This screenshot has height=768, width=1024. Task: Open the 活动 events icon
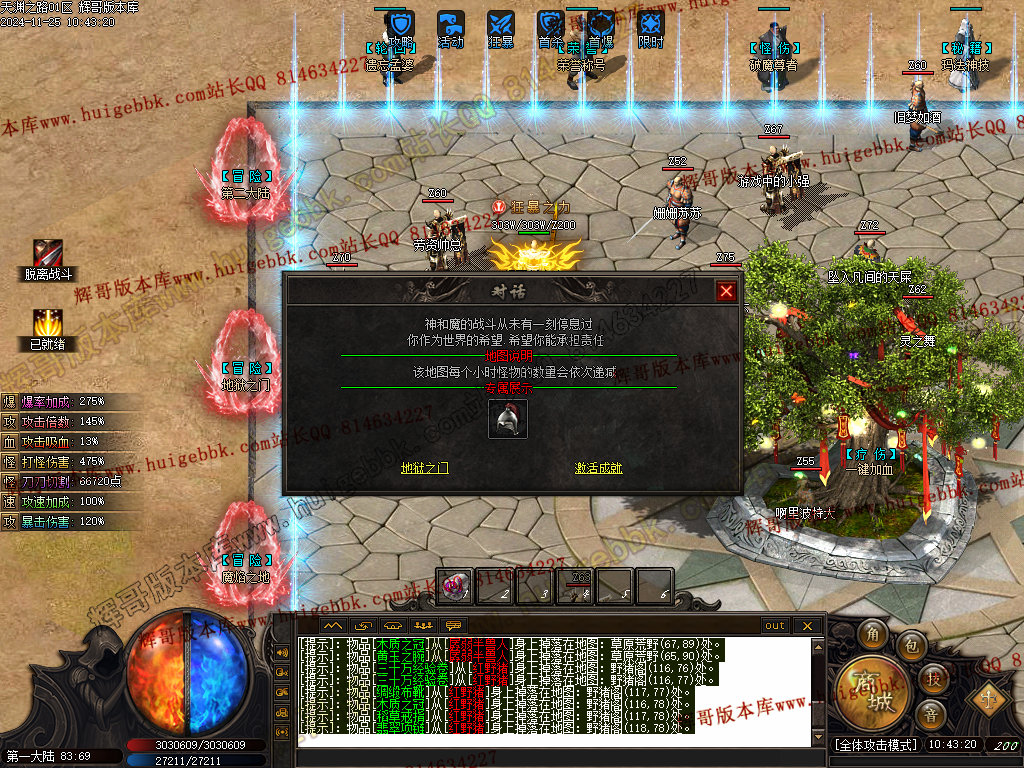coord(451,25)
